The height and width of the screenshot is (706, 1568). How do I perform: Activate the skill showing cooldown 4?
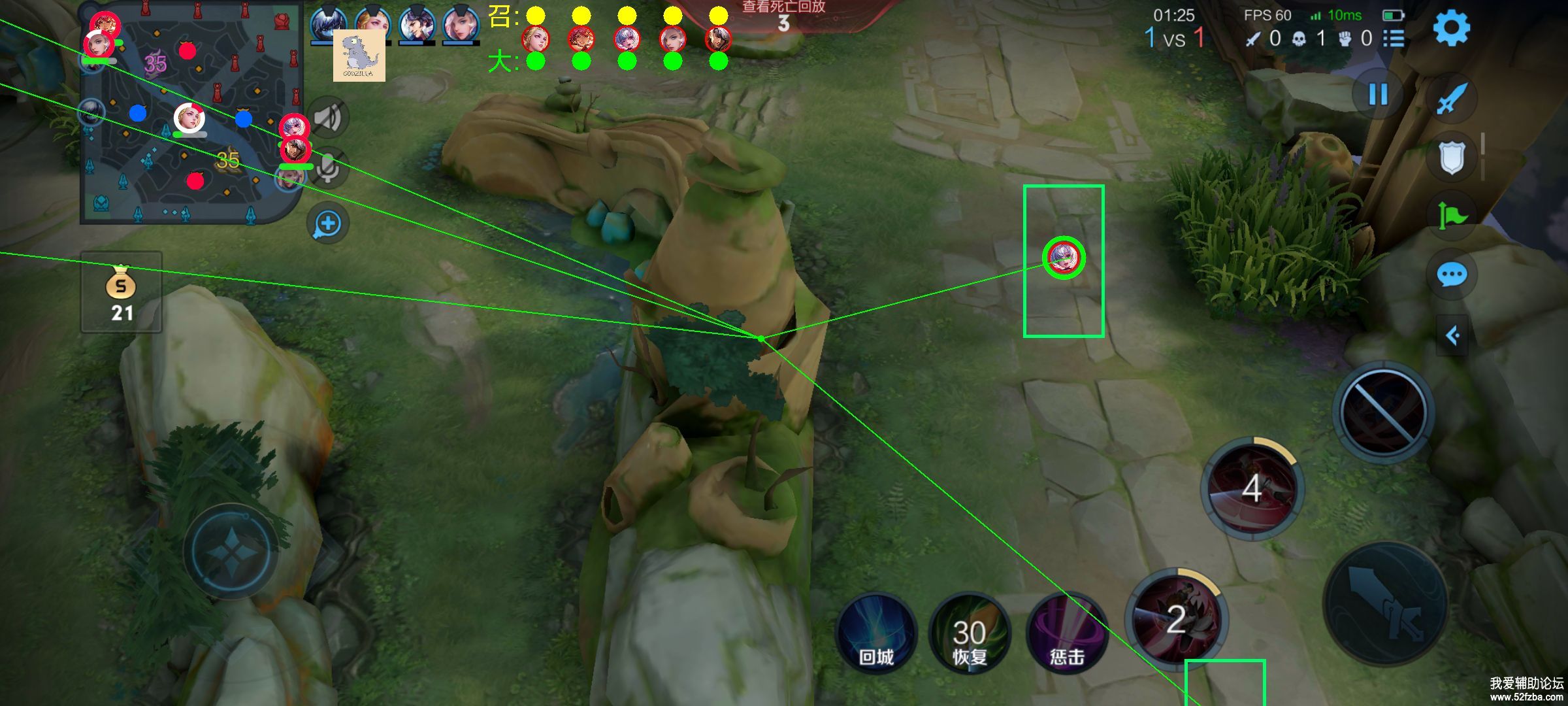click(1252, 489)
